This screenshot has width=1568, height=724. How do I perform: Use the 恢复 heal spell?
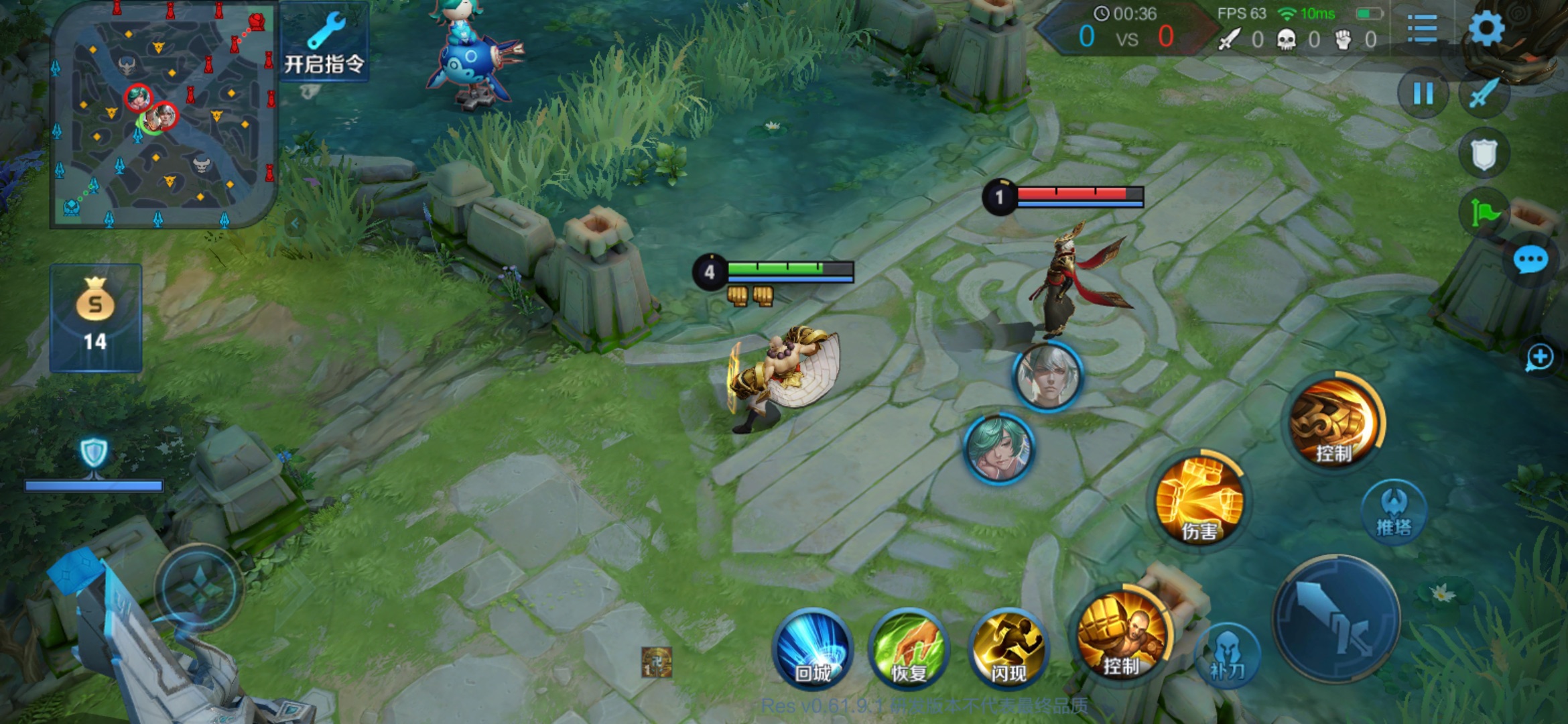[x=909, y=648]
